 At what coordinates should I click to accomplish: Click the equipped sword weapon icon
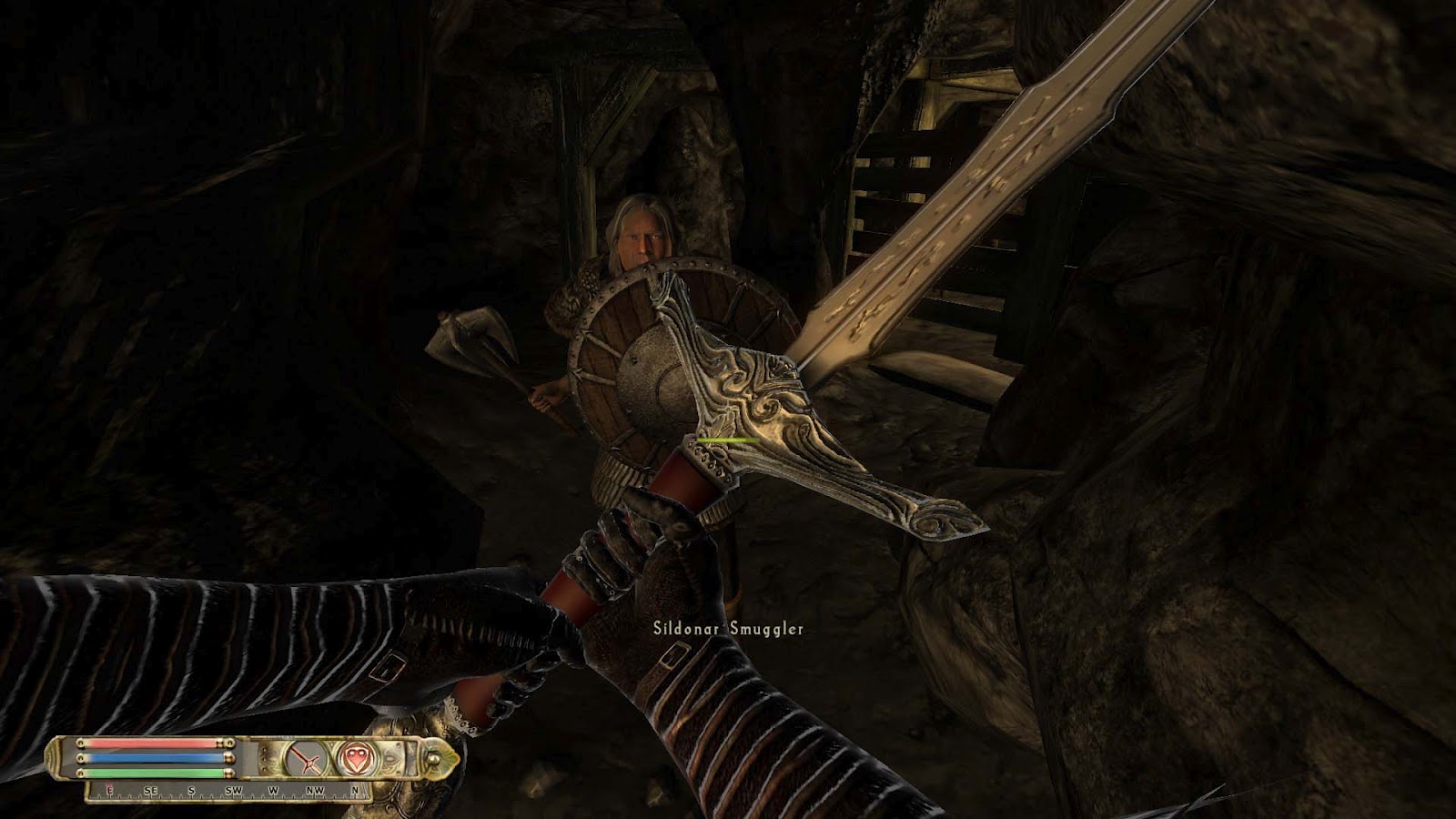(x=307, y=758)
